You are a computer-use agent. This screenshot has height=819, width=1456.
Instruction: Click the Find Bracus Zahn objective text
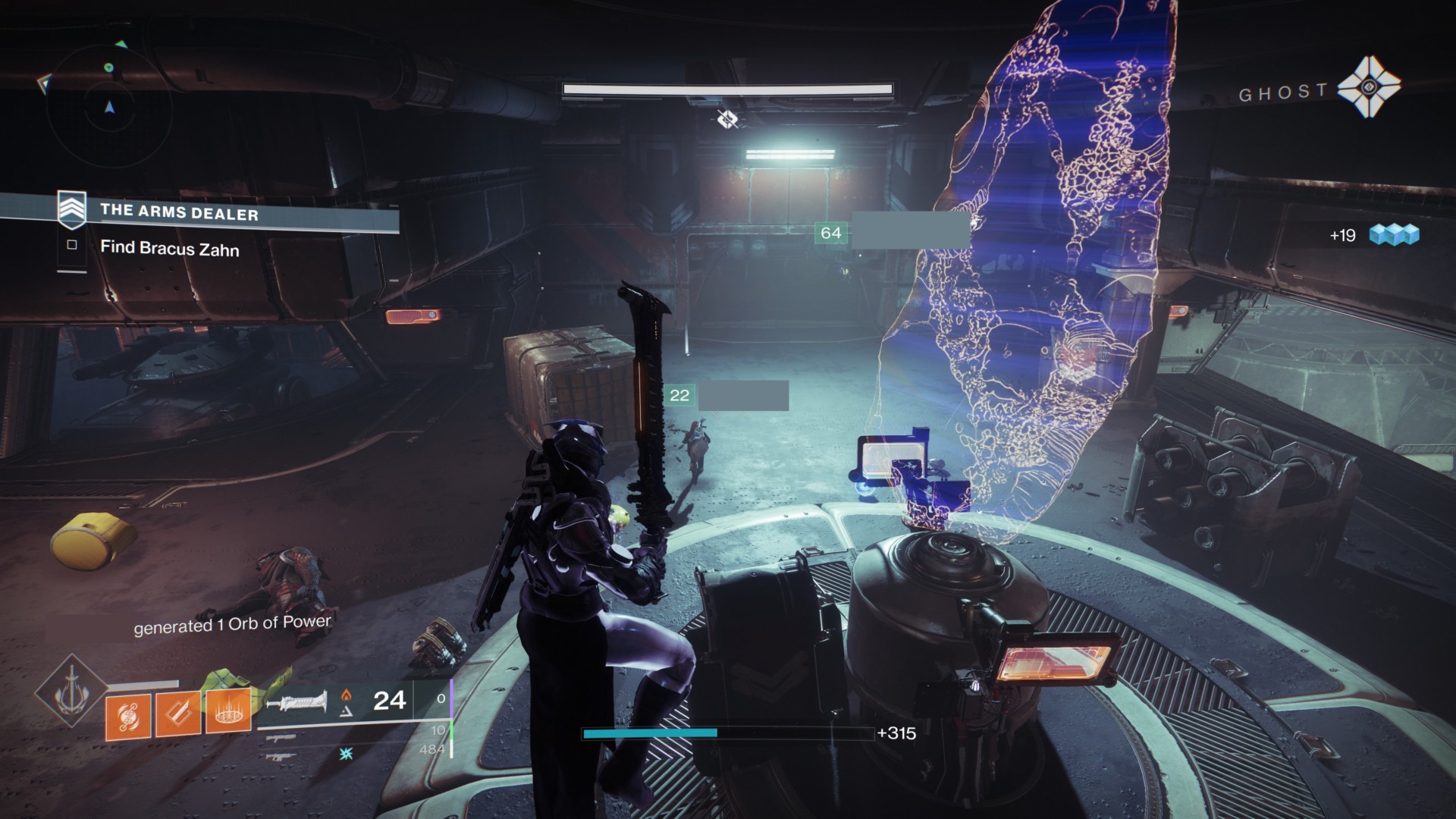[170, 248]
